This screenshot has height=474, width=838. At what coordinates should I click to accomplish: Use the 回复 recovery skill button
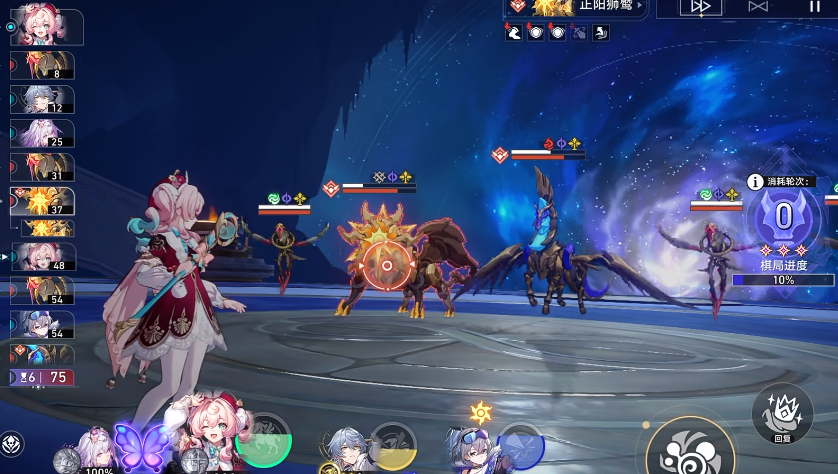click(782, 412)
